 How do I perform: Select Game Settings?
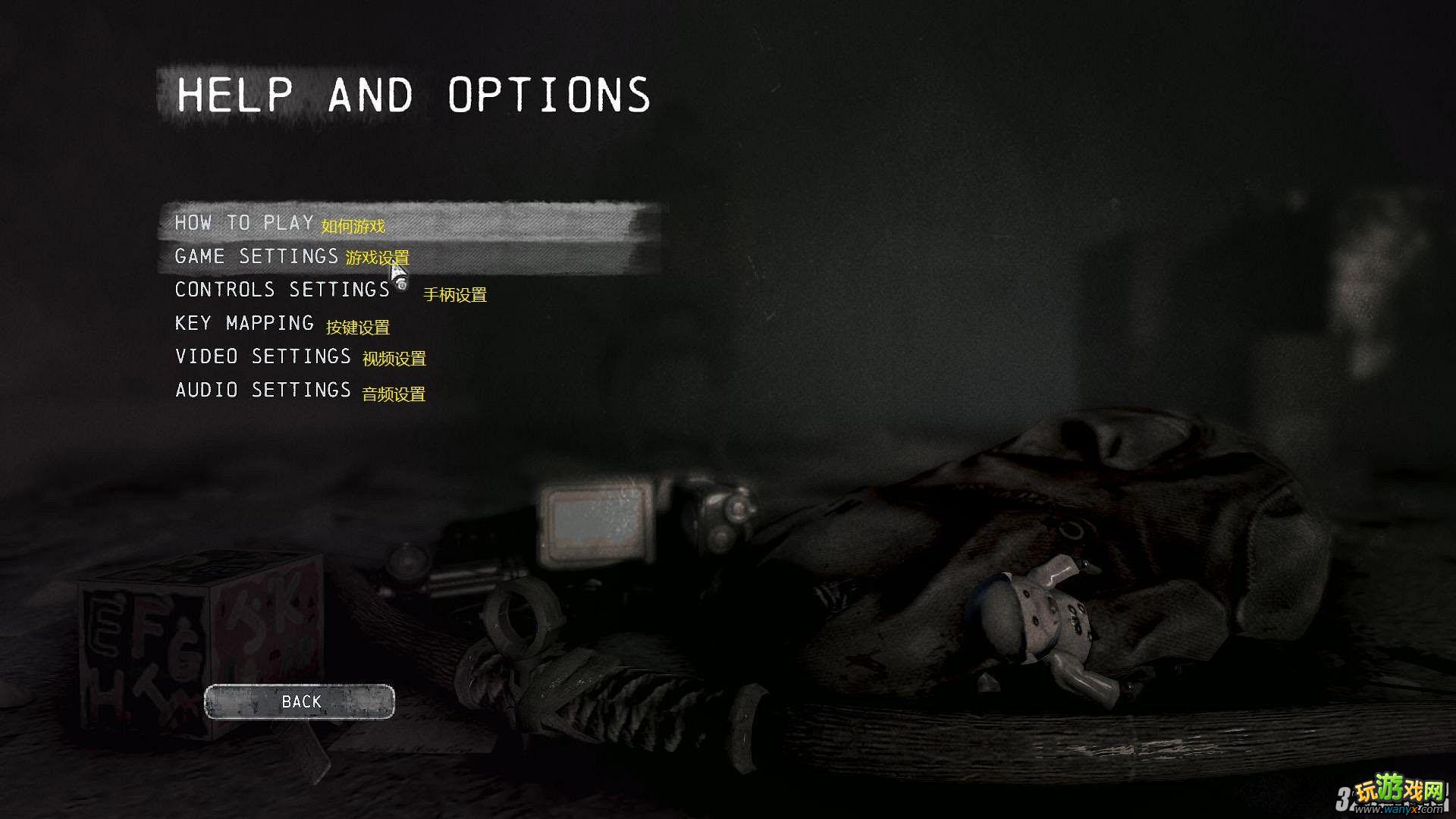(x=256, y=256)
